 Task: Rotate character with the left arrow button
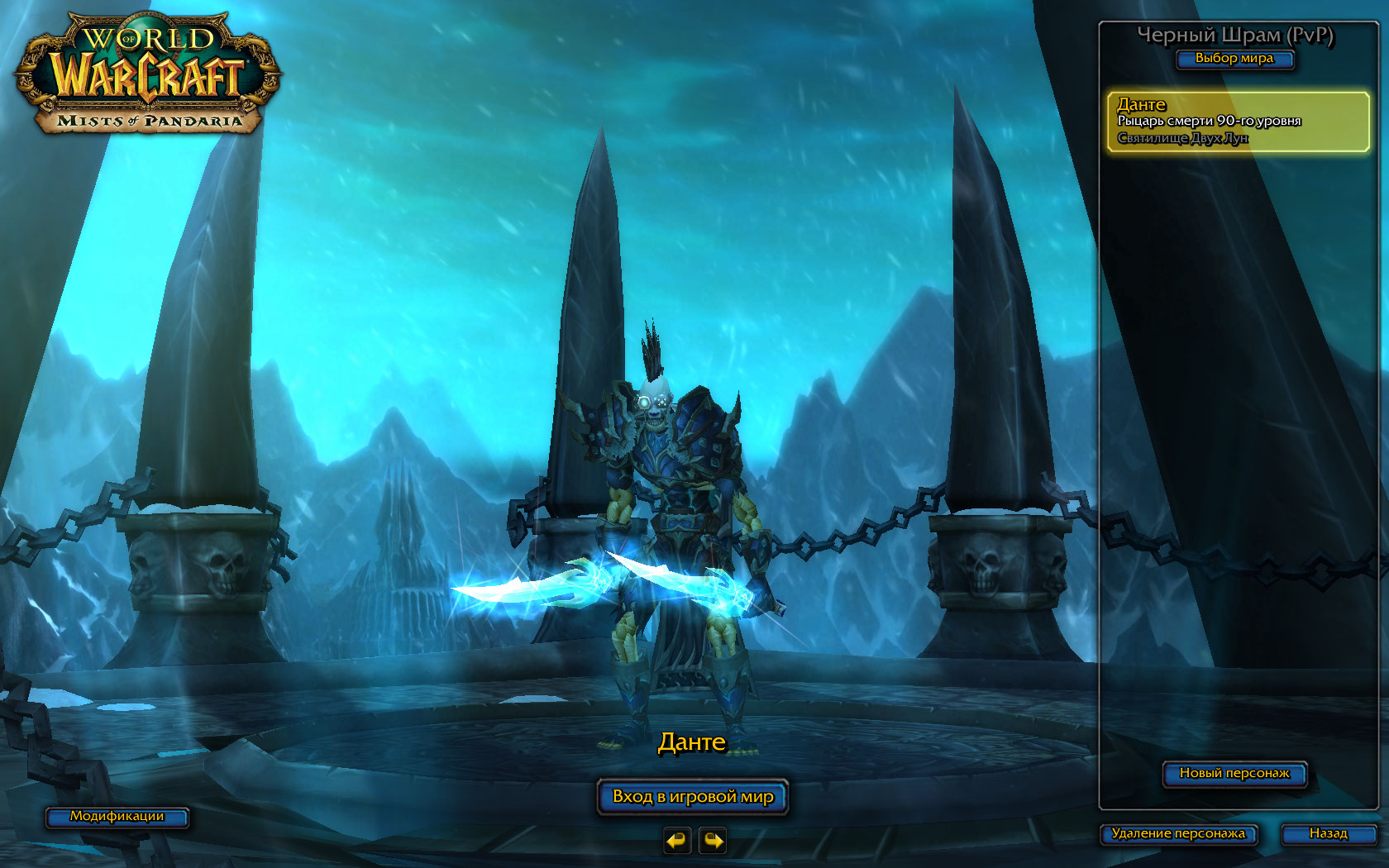point(676,841)
